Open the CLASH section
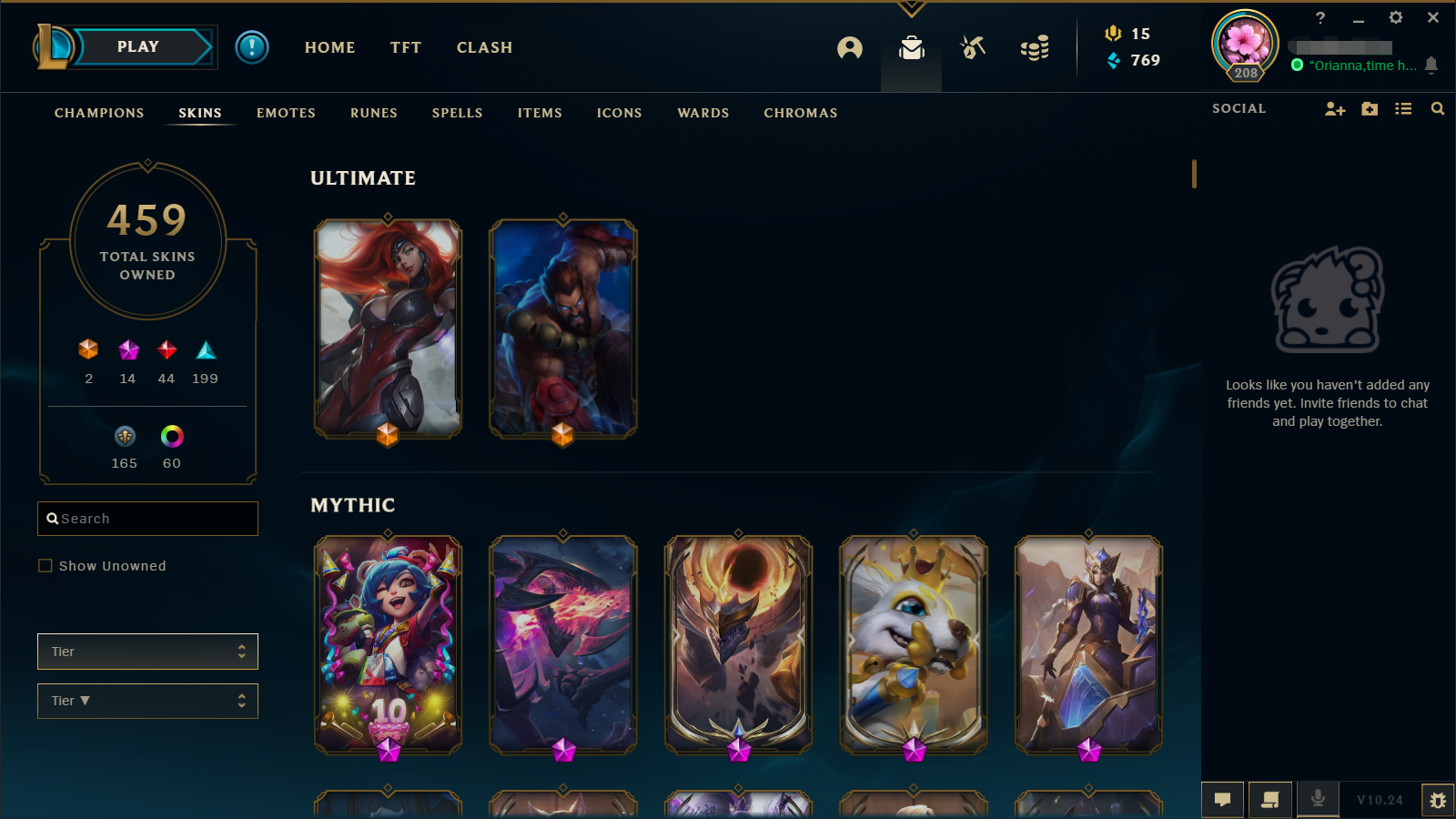Screen dimensions: 1456x819 (484, 47)
